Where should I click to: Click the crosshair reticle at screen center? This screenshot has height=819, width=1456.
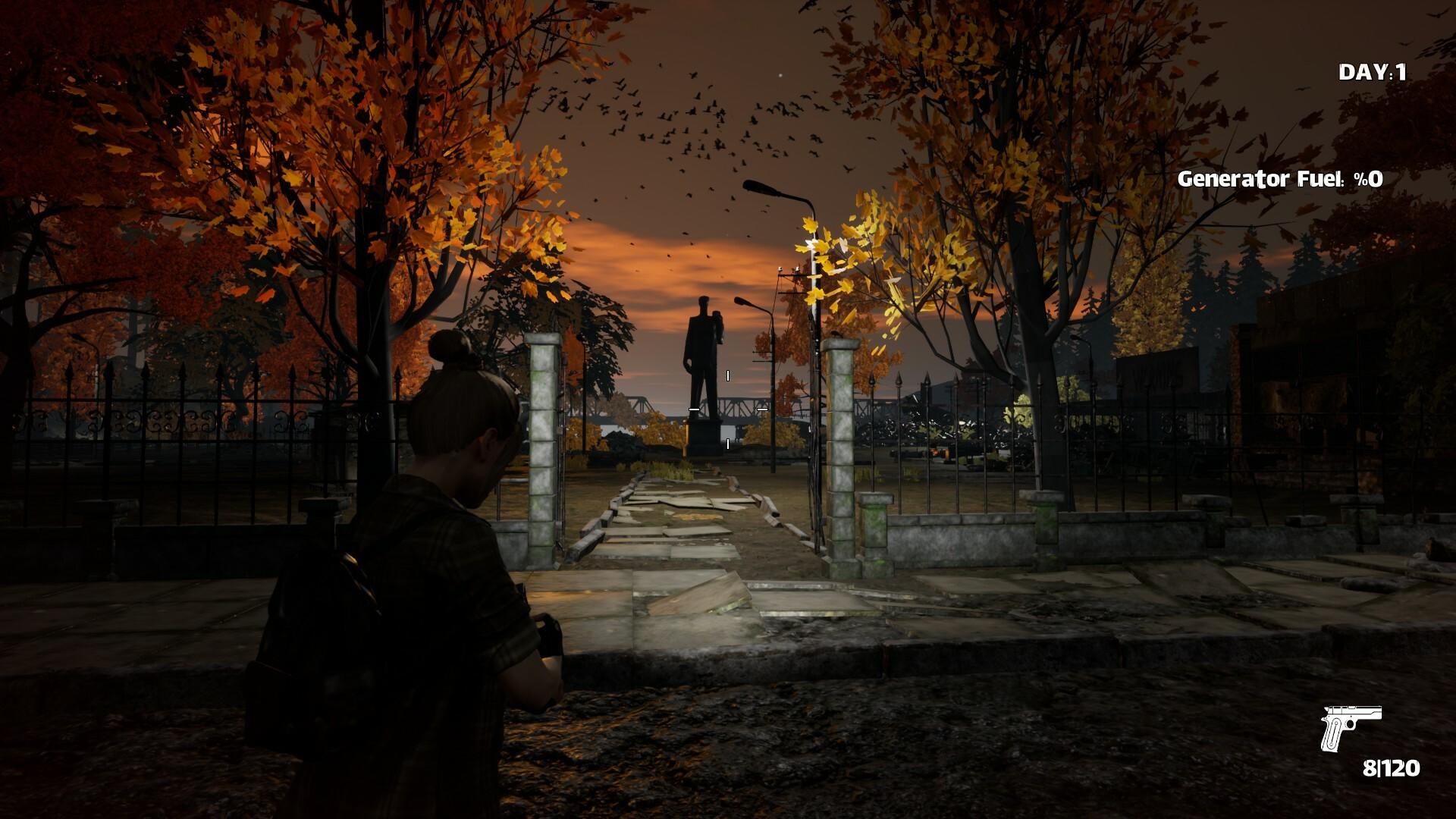(x=727, y=409)
